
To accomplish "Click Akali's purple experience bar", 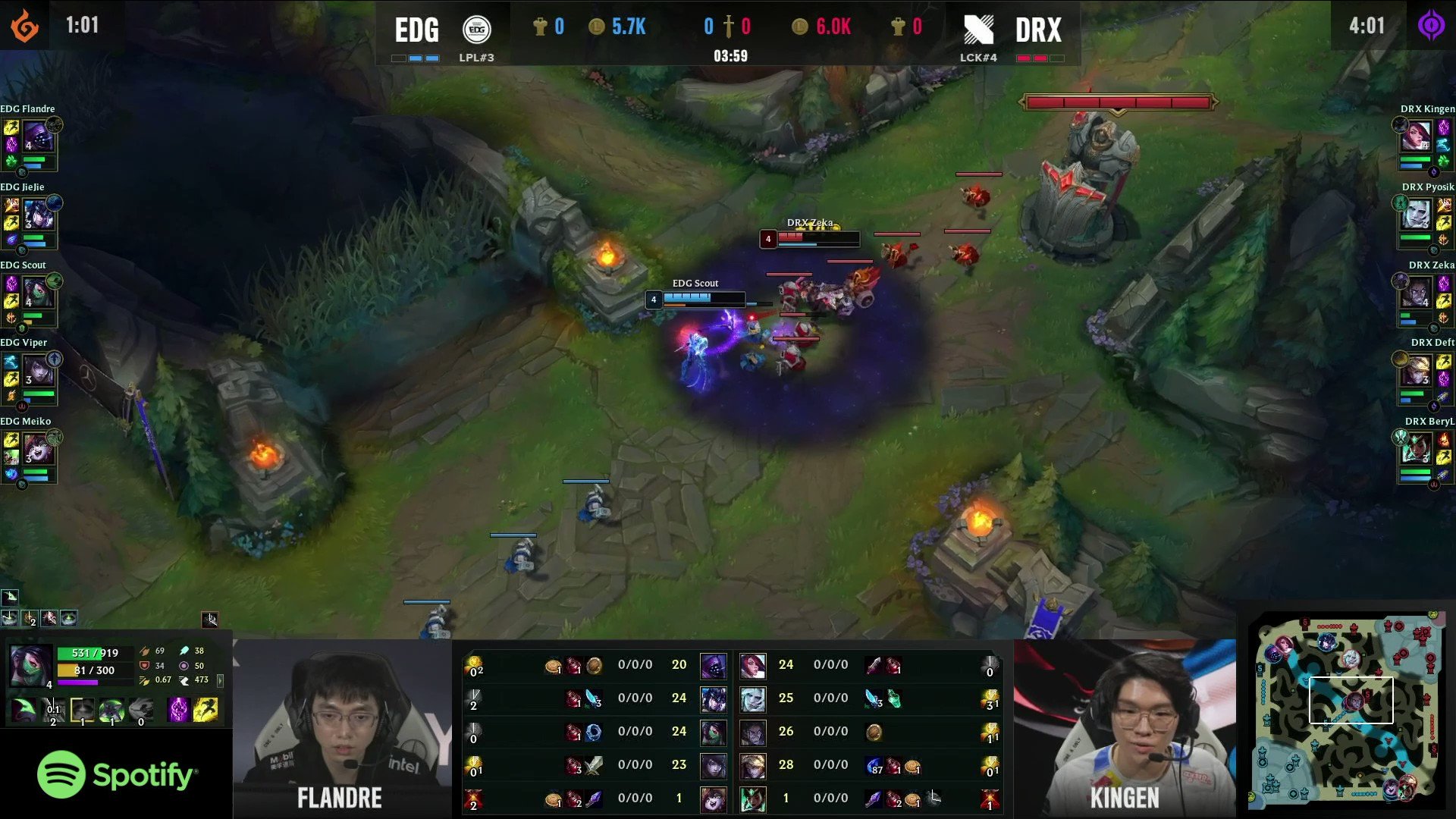I will pyautogui.click(x=76, y=682).
